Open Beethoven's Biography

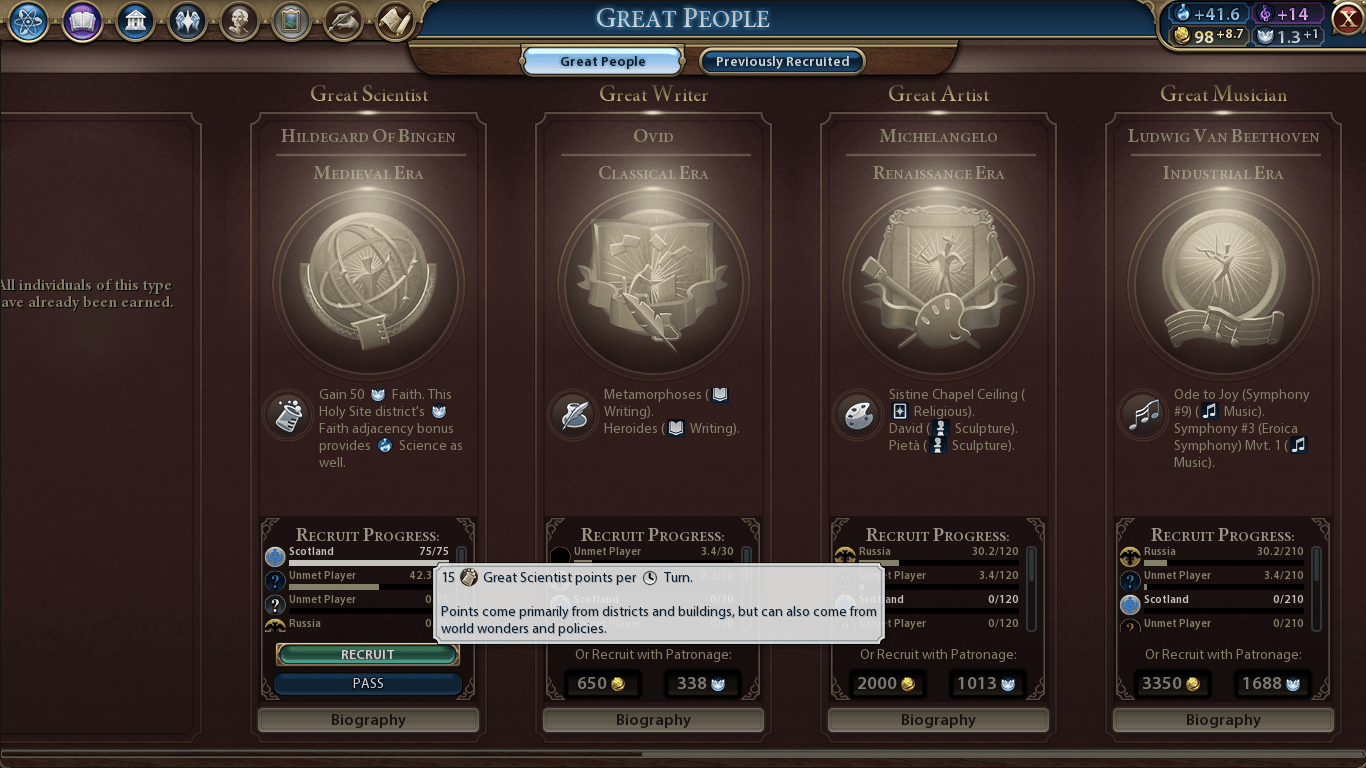point(1222,719)
